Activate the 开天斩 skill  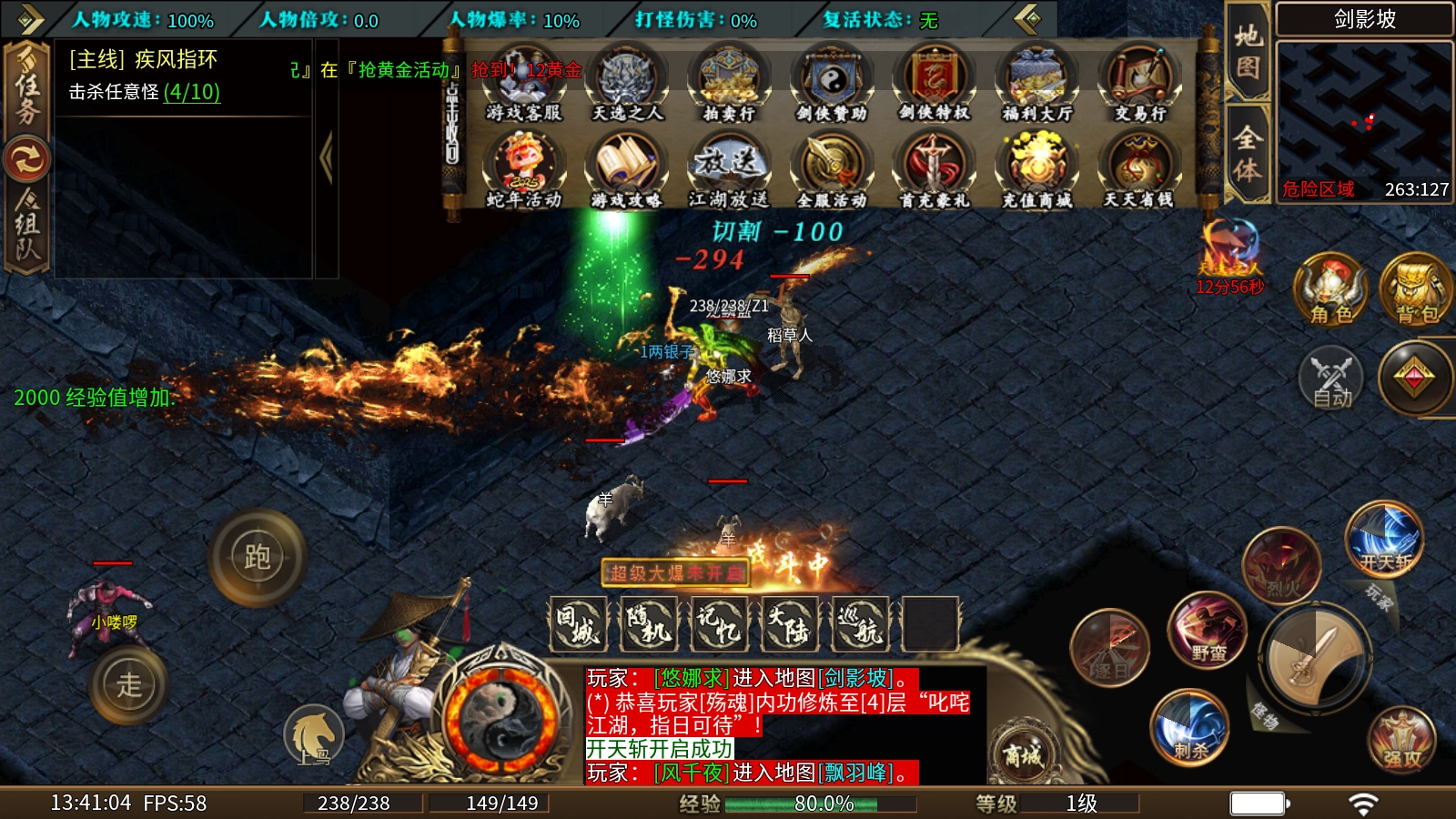pyautogui.click(x=1384, y=540)
